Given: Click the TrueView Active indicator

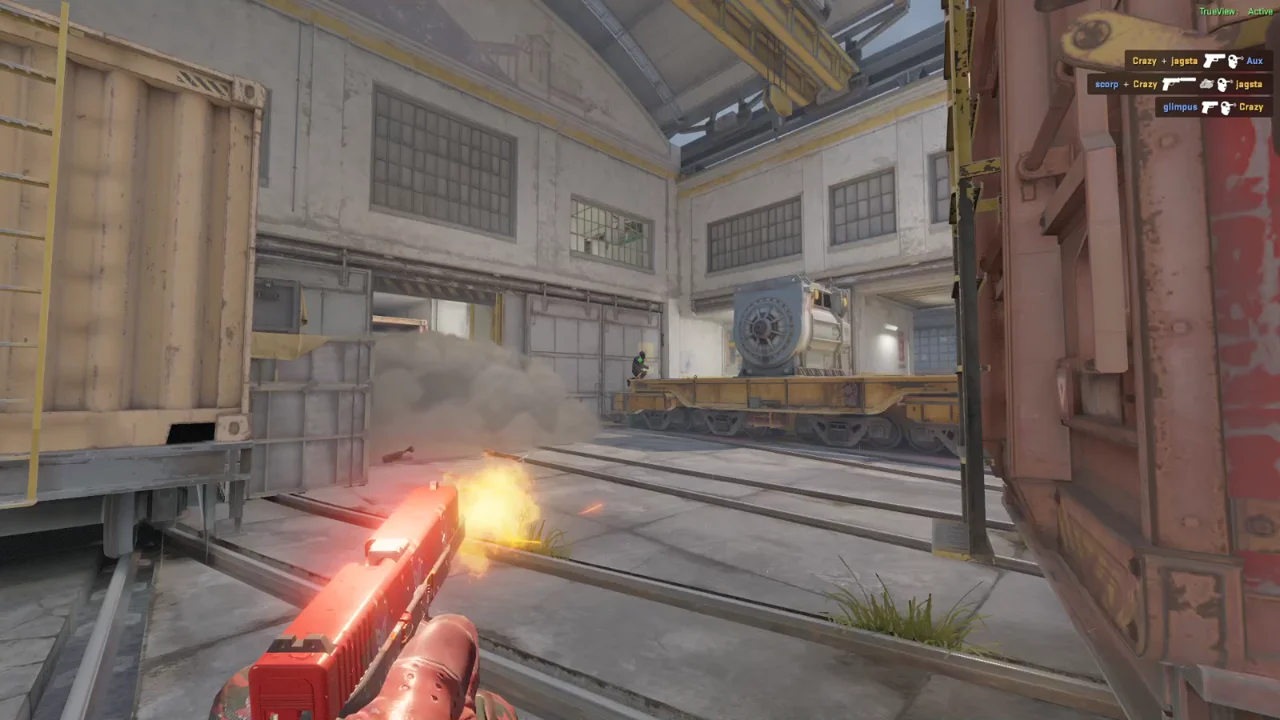Looking at the screenshot, I should coord(1235,11).
